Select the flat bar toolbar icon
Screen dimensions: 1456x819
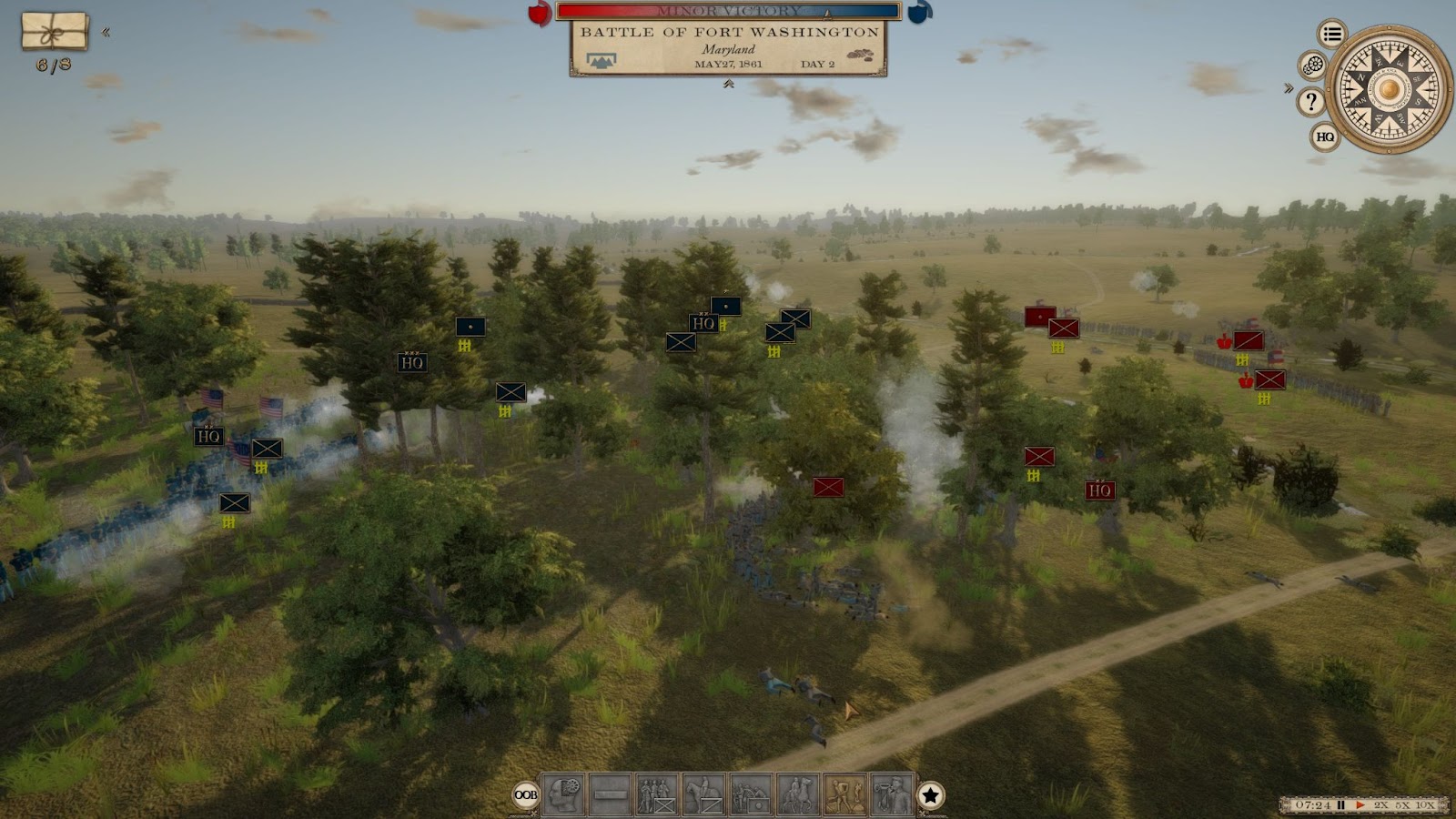click(610, 795)
